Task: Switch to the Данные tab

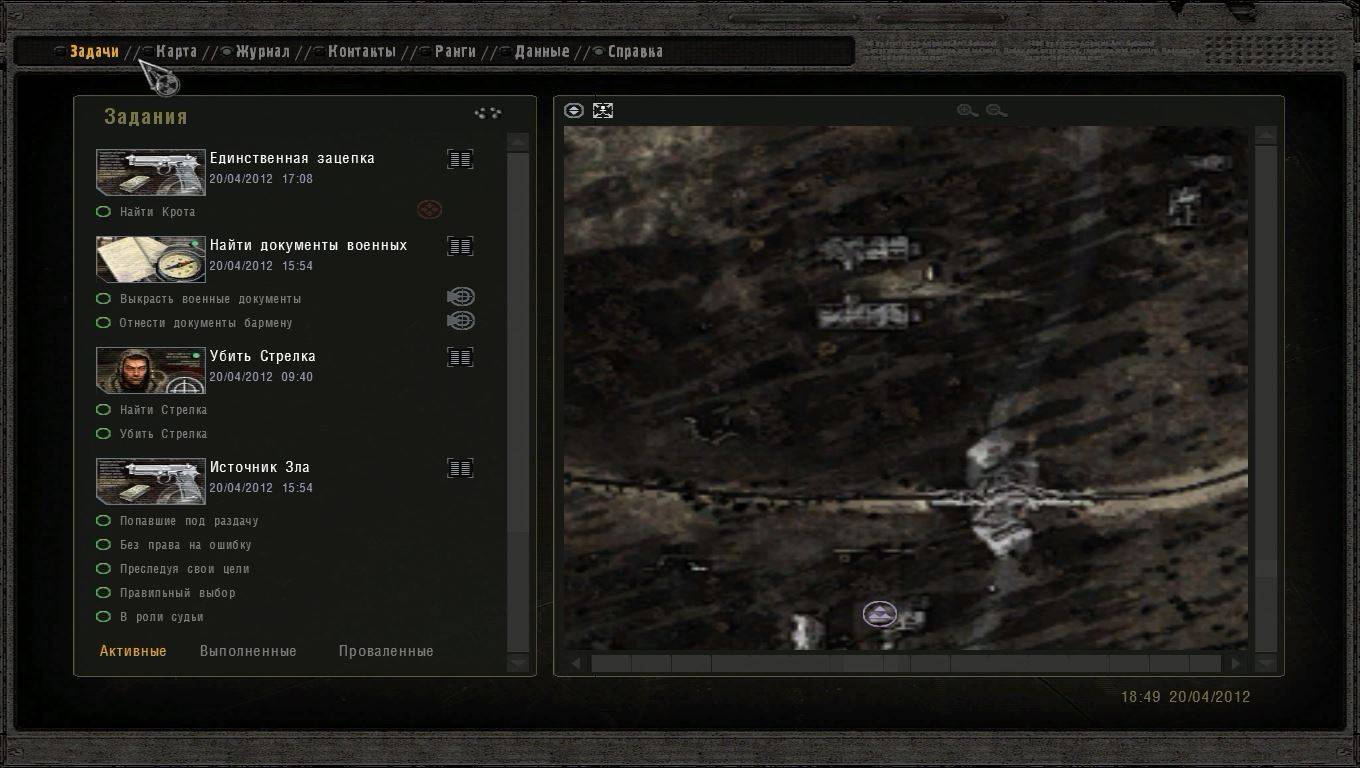Action: coord(541,52)
